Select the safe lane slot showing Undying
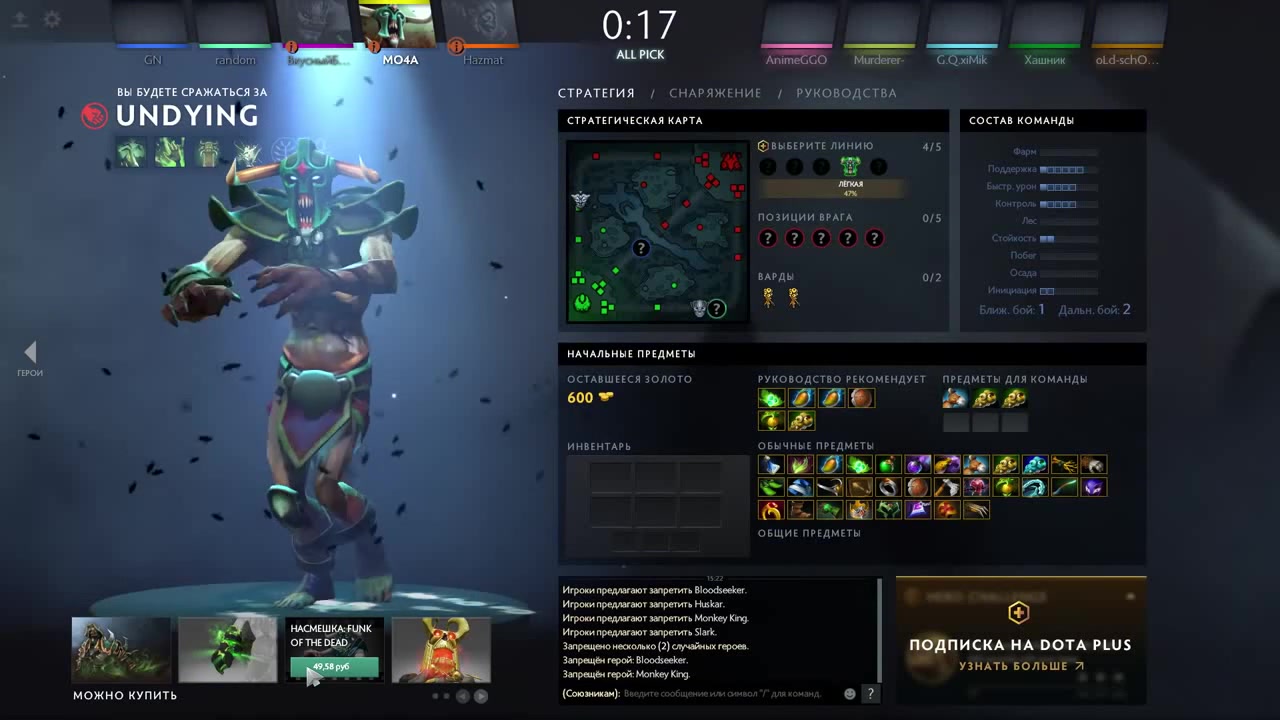 pyautogui.click(x=849, y=166)
